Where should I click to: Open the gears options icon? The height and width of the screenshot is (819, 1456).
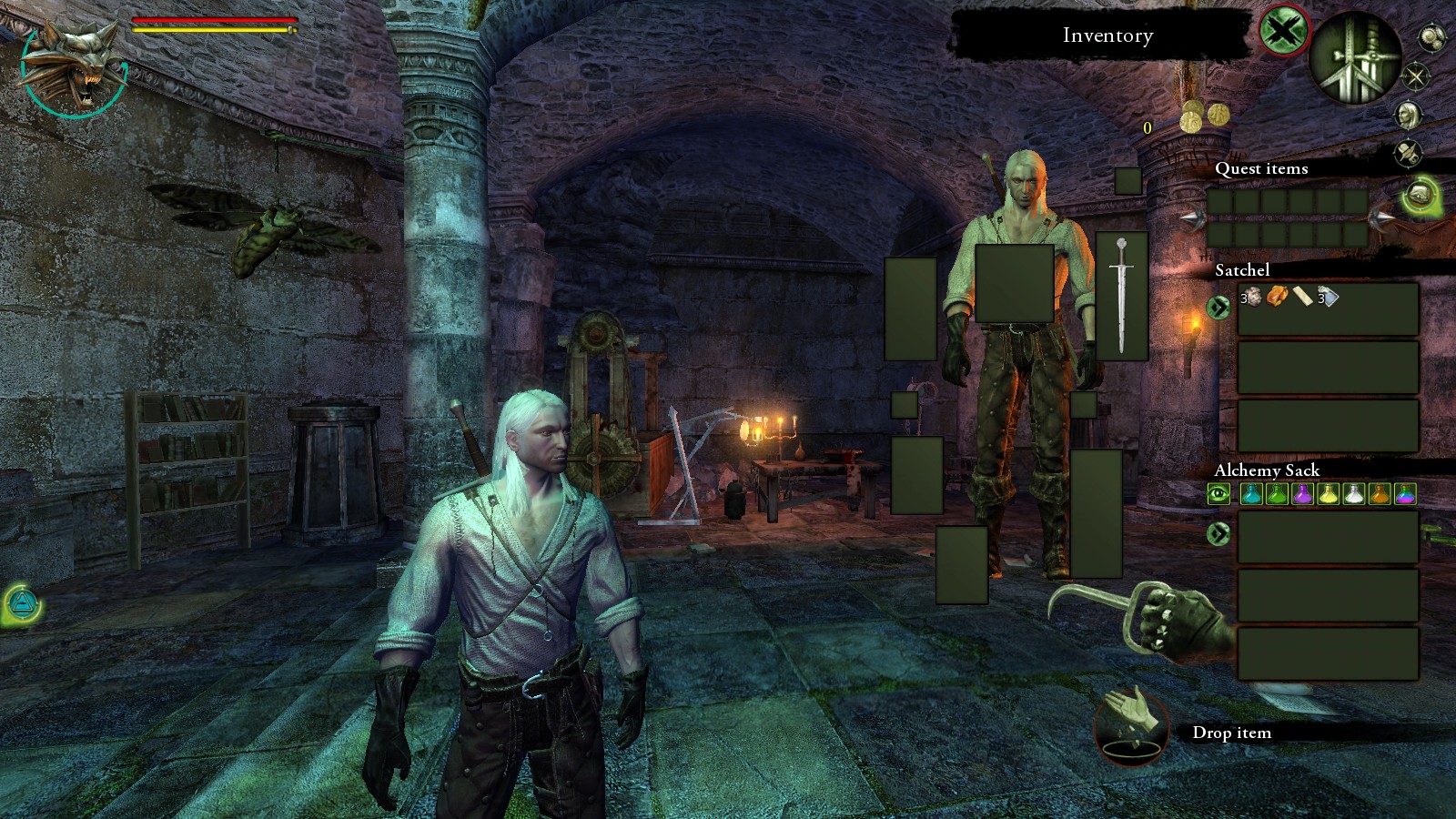pyautogui.click(x=1431, y=37)
